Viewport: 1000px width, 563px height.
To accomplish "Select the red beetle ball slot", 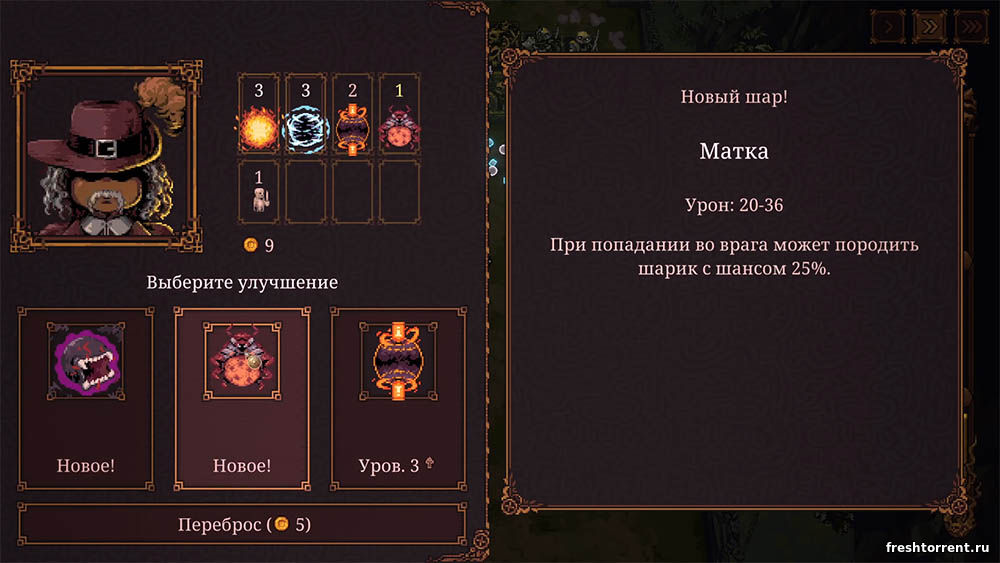I will tap(399, 118).
